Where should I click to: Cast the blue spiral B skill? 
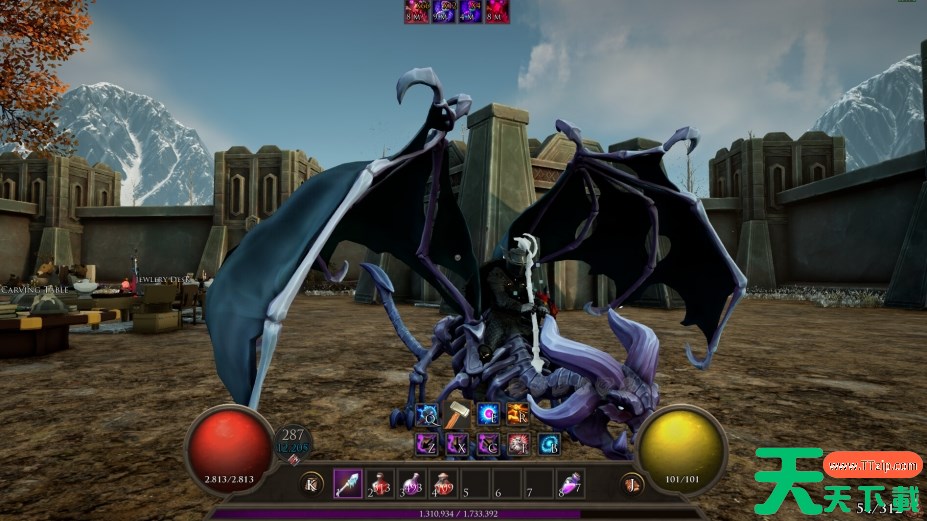(549, 444)
